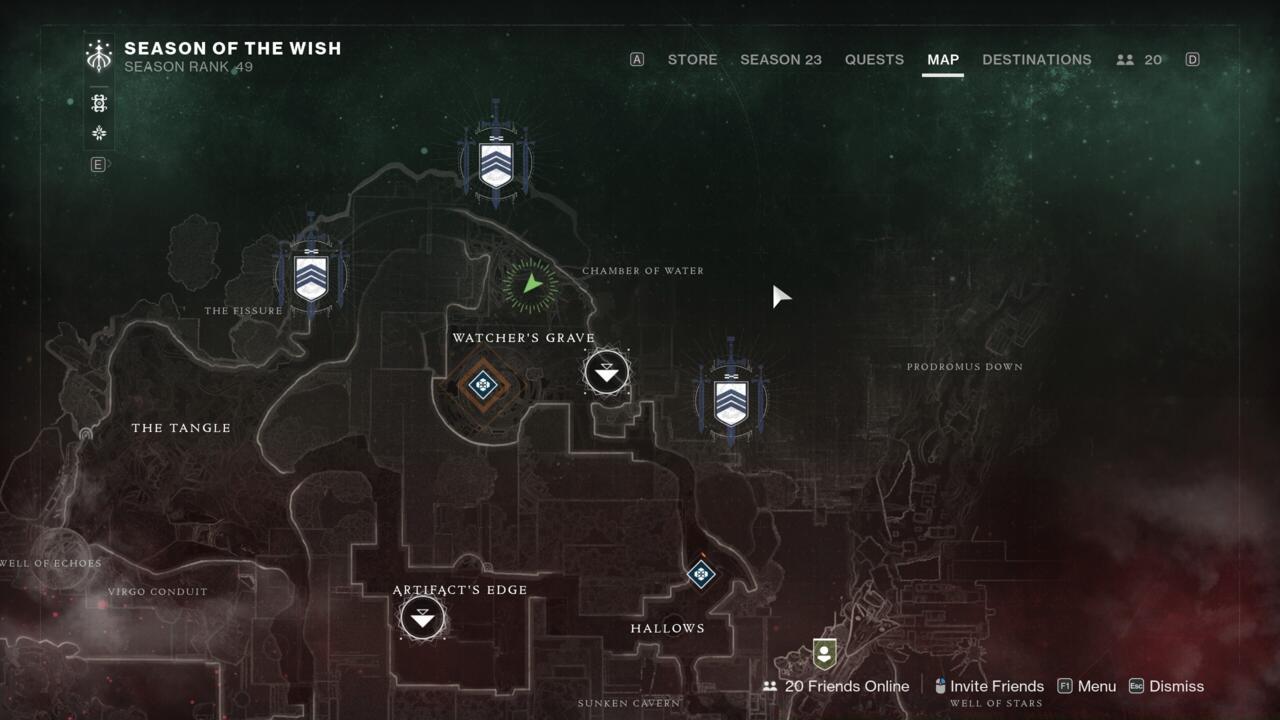The image size is (1280, 720).
Task: Click the Season of the Wish emblem icon
Action: (98, 55)
